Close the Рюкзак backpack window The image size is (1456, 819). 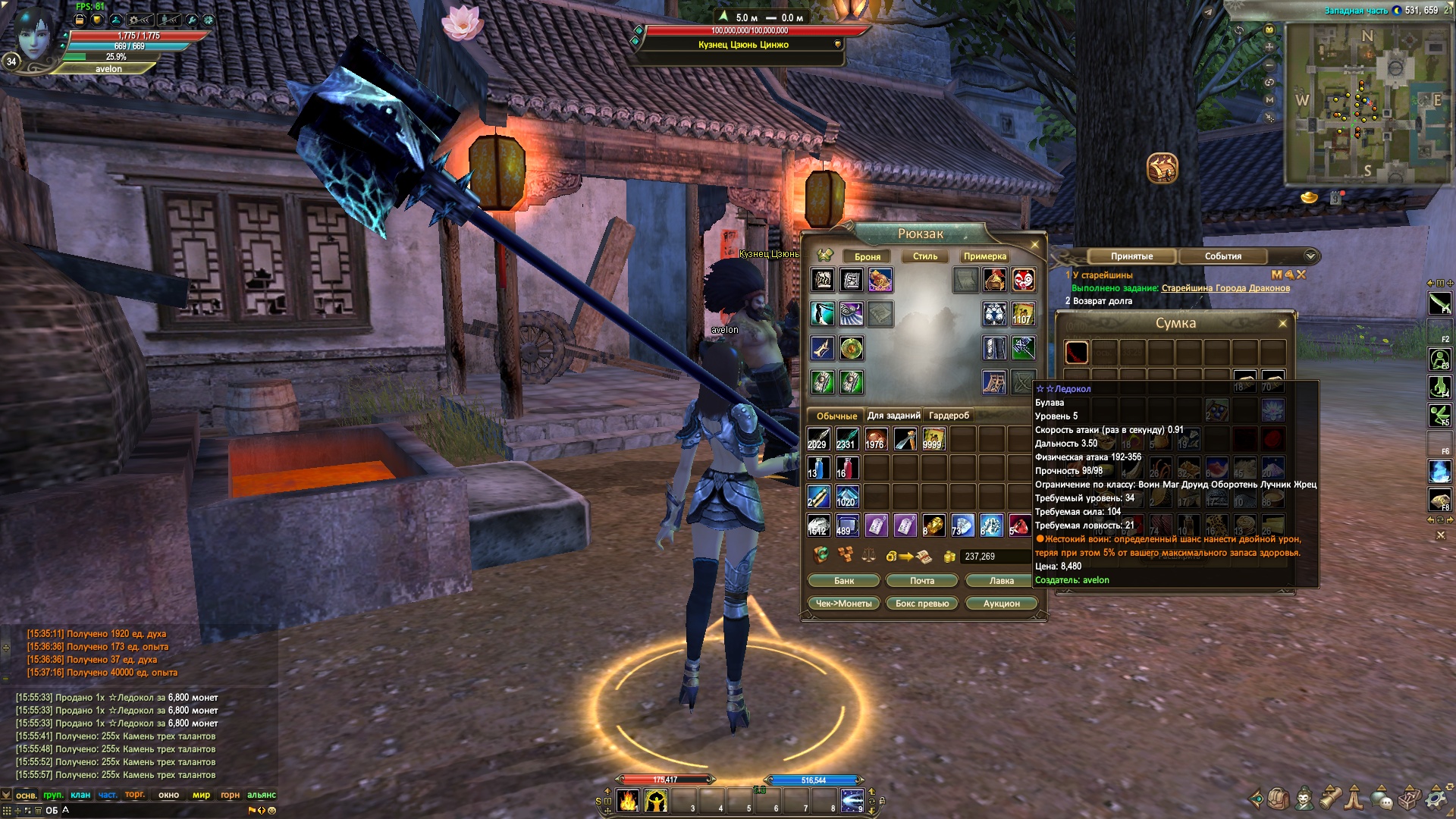[x=1034, y=245]
